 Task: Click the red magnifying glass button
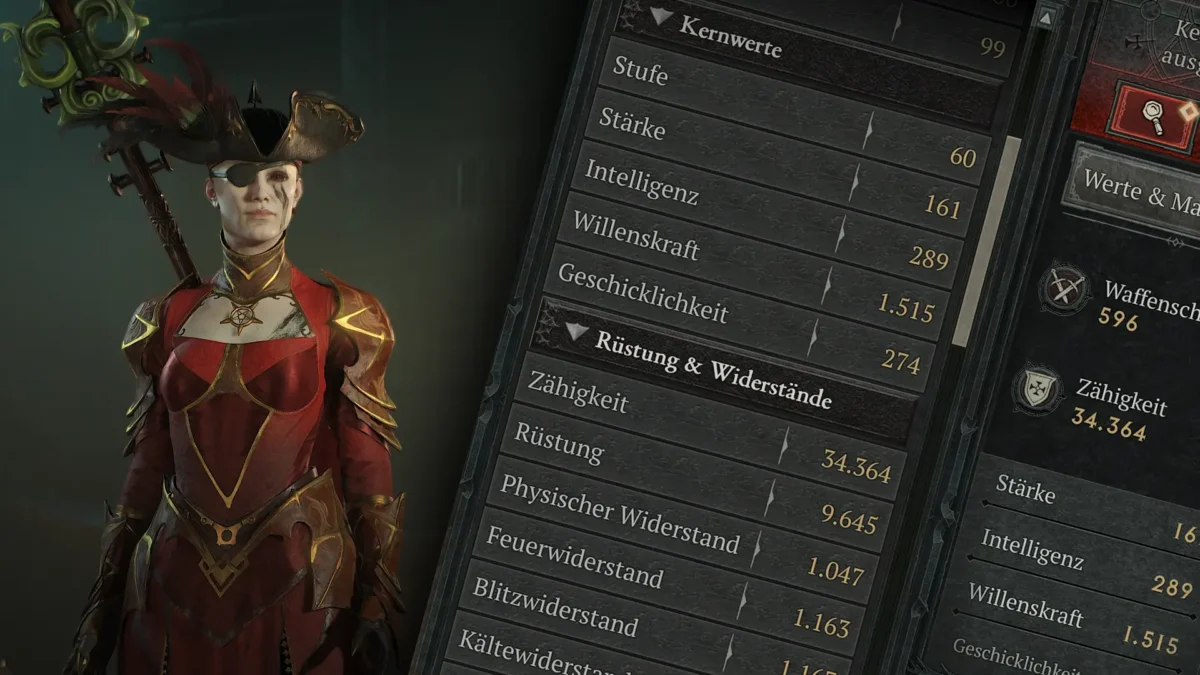[1150, 112]
